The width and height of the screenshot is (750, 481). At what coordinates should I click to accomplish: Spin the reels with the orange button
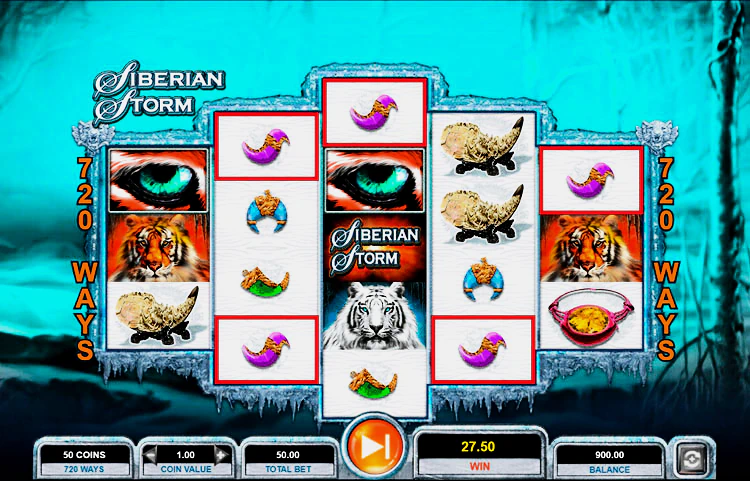click(x=373, y=448)
